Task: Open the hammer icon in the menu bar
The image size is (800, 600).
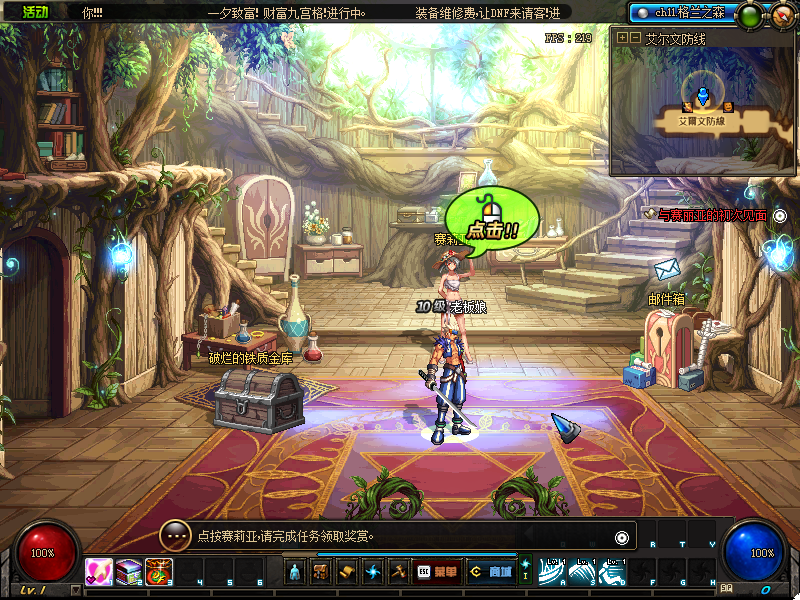Action: (x=398, y=572)
